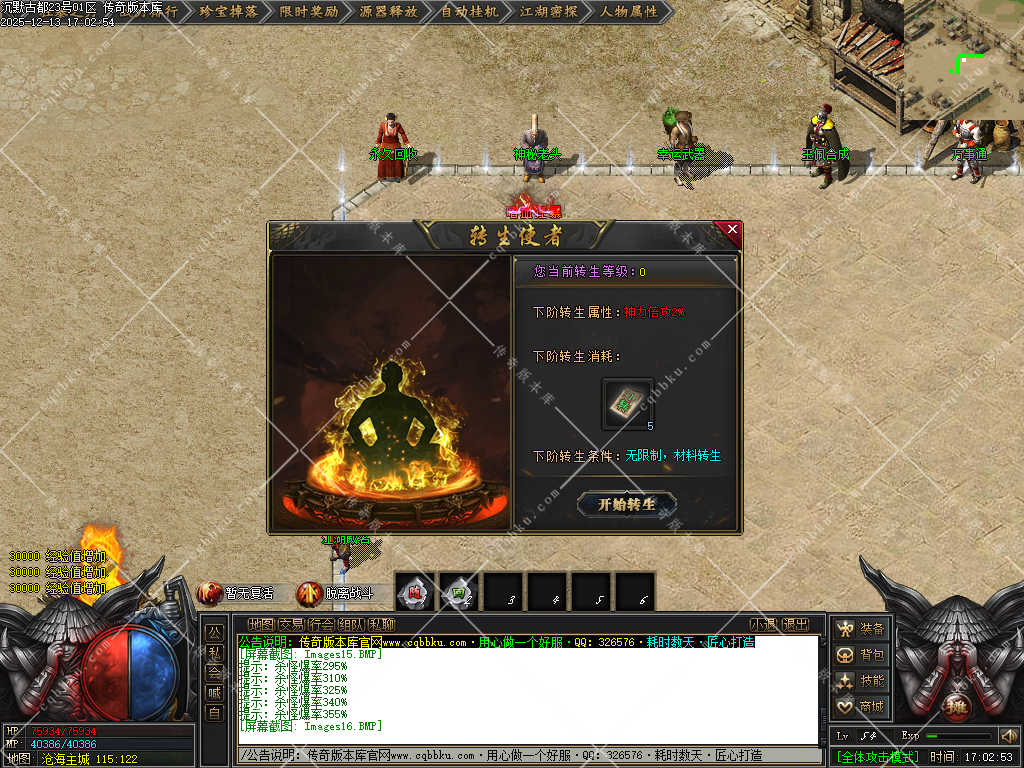Screen dimensions: 1024x768
Task: Close the 转生使者 dialog window
Action: coord(732,230)
